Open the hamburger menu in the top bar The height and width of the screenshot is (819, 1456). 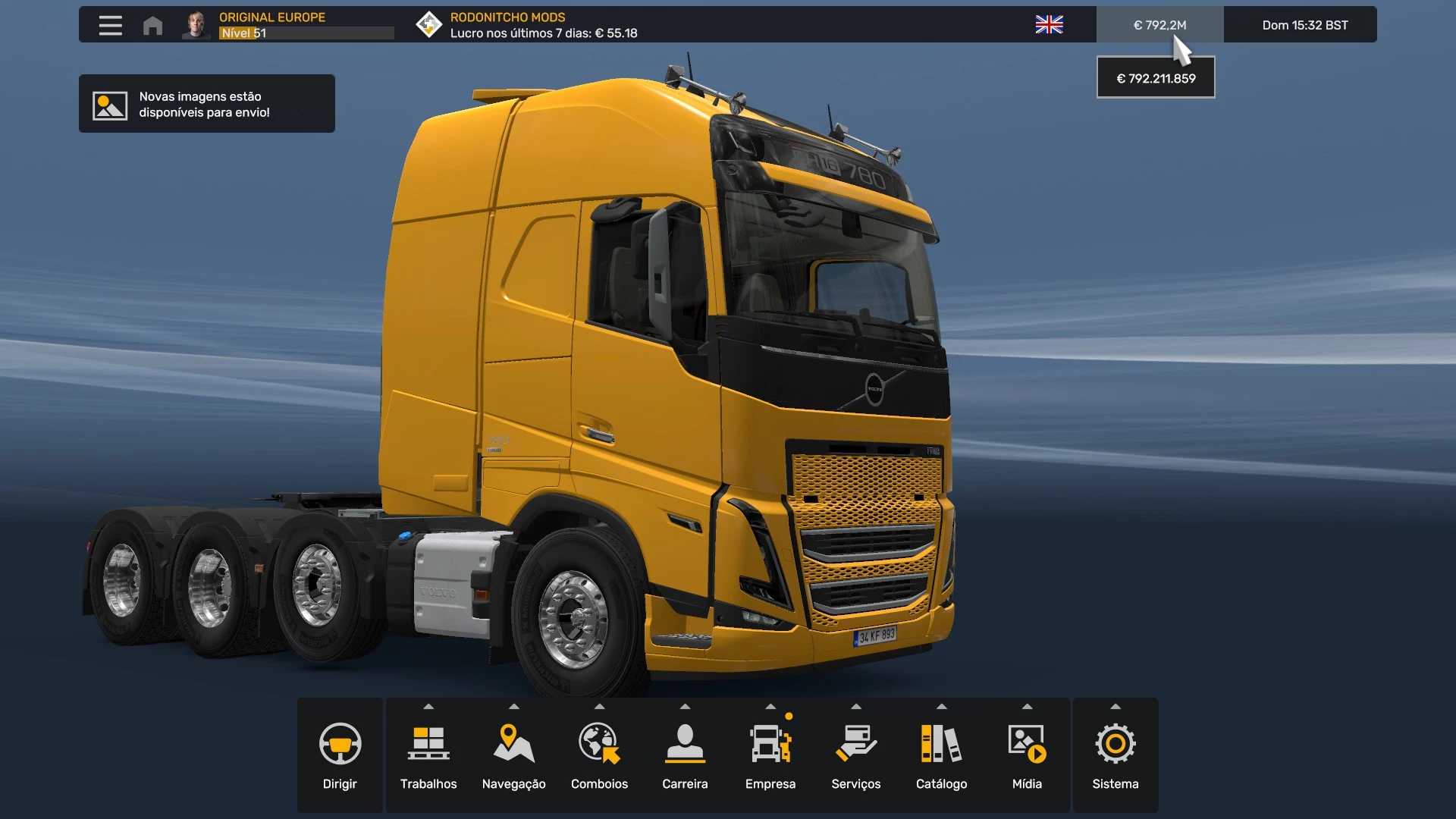click(110, 25)
